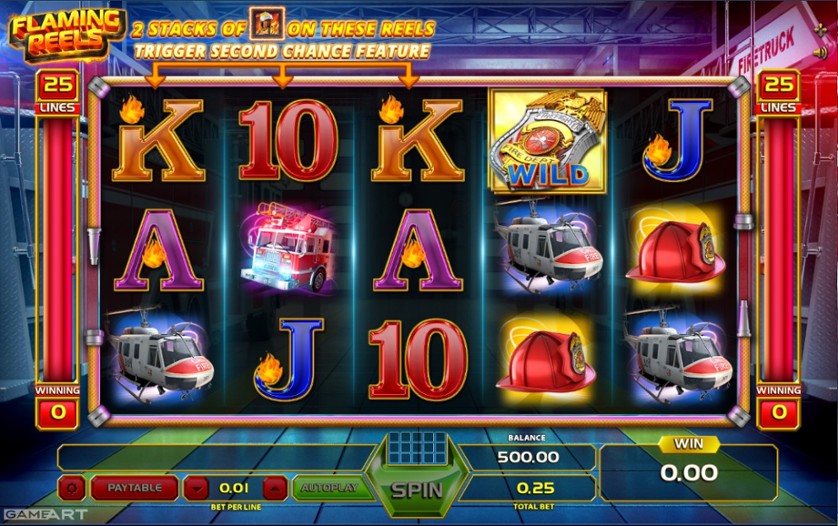Decrease the bet per line
Viewport: 838px width, 526px height.
click(198, 488)
